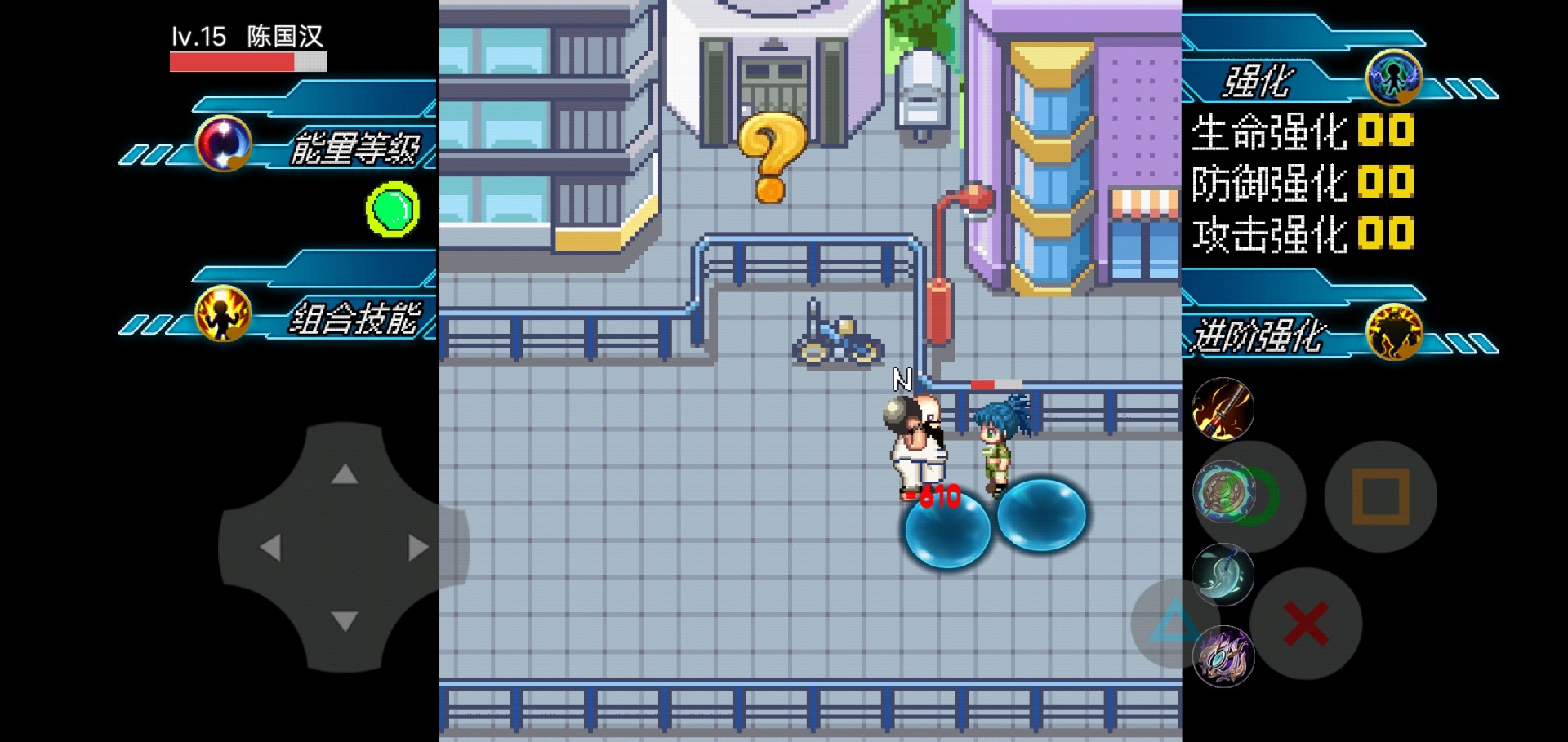Viewport: 1568px width, 742px height.
Task: Tap the left arrow on the d-pad
Action: [270, 547]
